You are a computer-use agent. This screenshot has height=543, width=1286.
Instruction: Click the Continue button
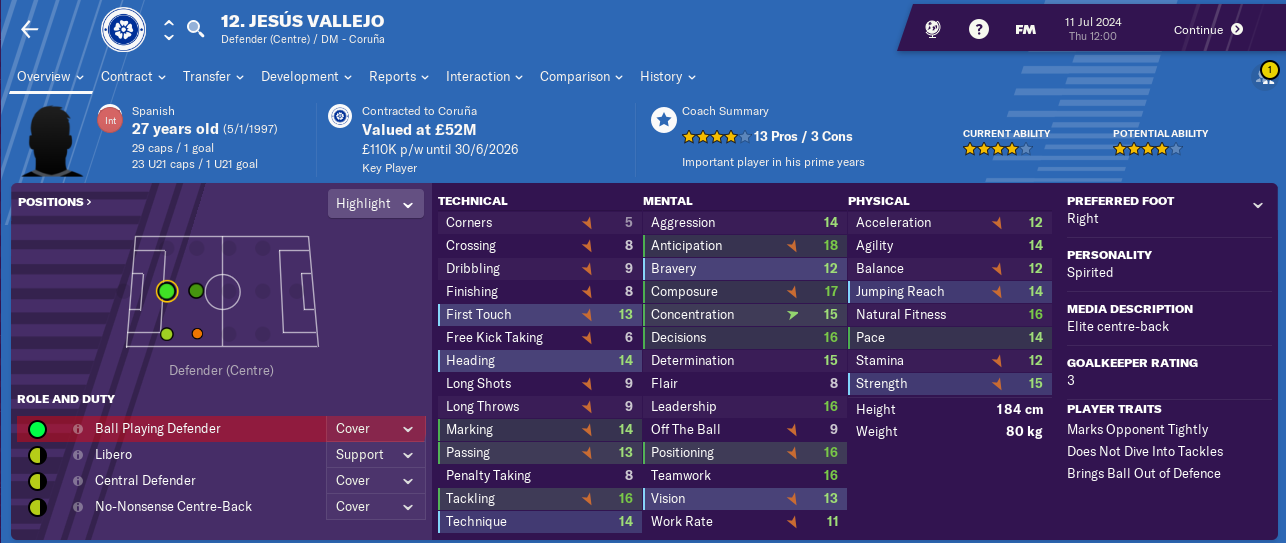(x=1208, y=29)
